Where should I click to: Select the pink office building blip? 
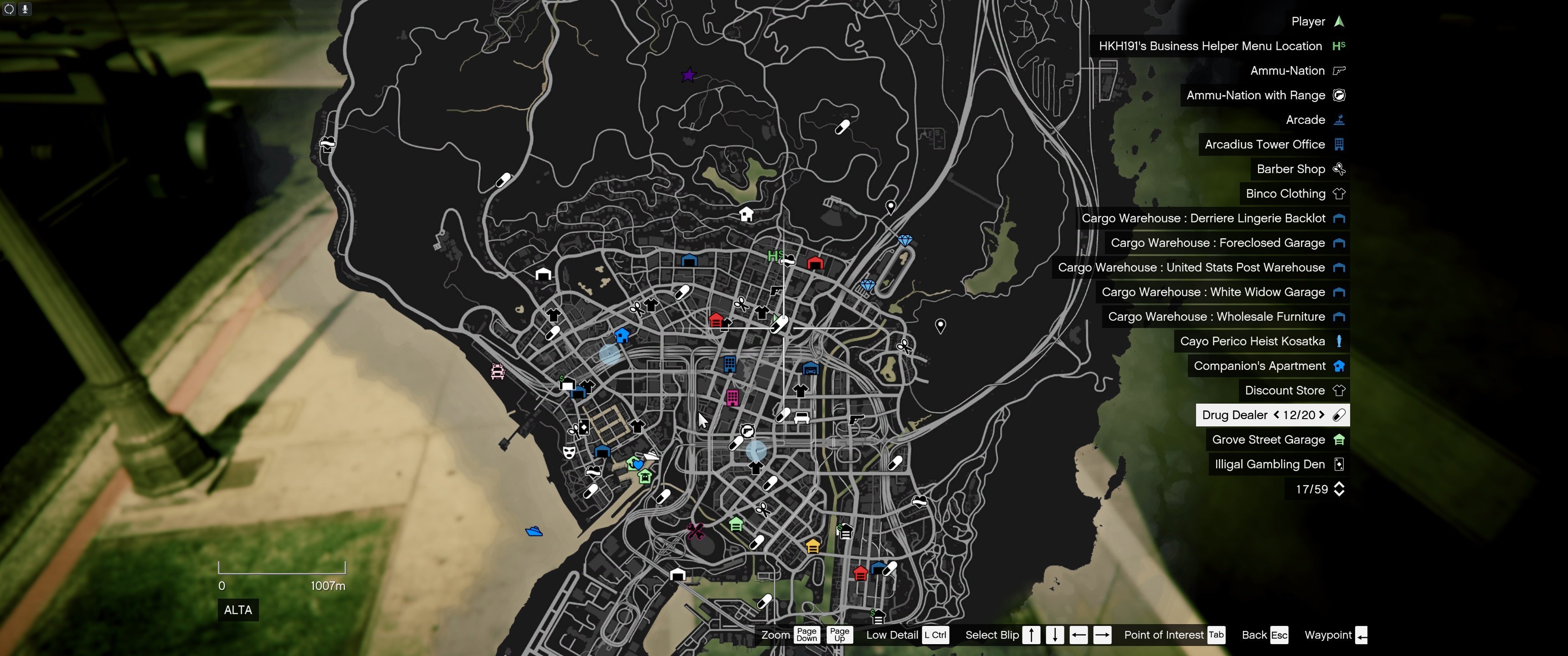point(732,398)
